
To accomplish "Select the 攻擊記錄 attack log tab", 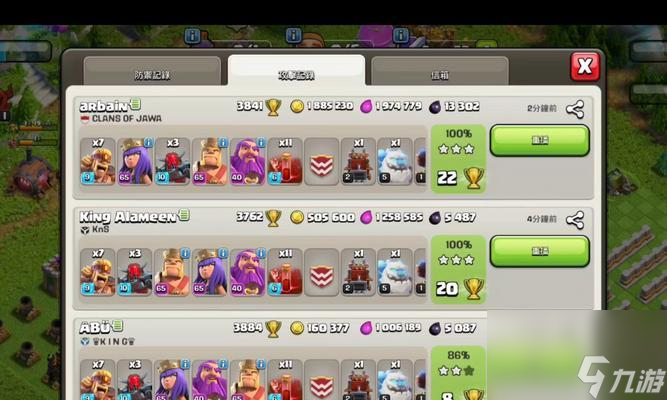I will [x=296, y=74].
